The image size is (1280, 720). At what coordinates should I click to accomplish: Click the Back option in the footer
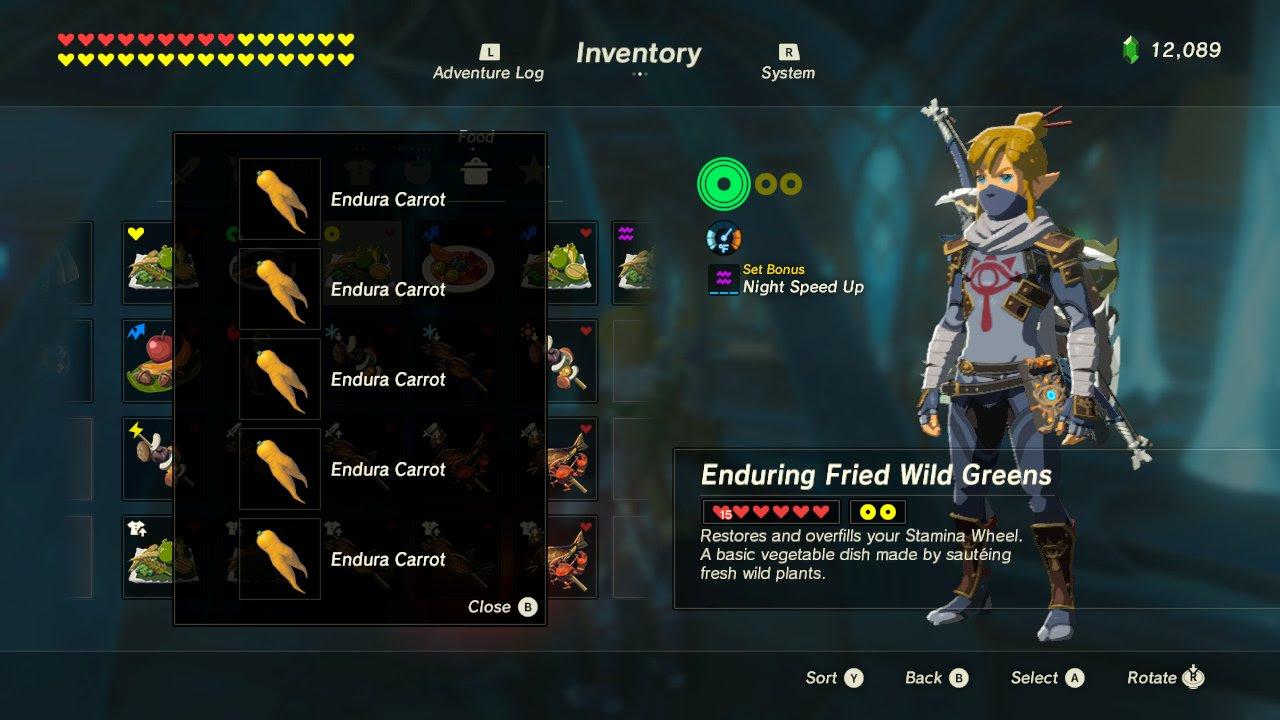click(936, 678)
